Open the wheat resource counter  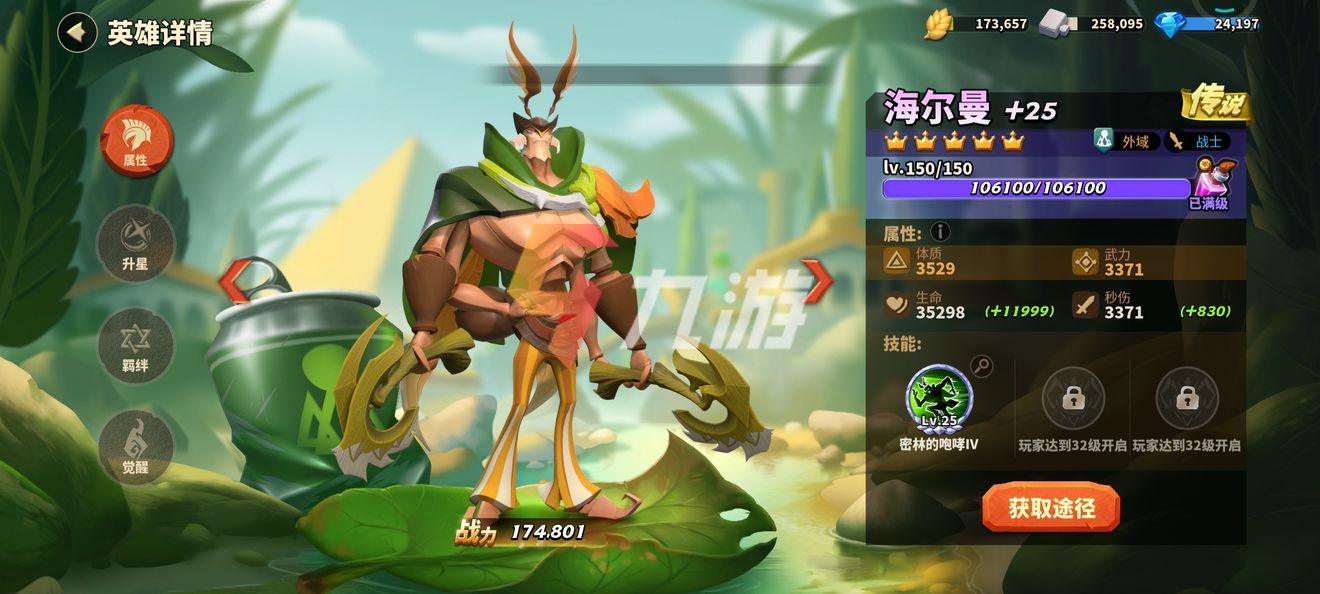(978, 24)
